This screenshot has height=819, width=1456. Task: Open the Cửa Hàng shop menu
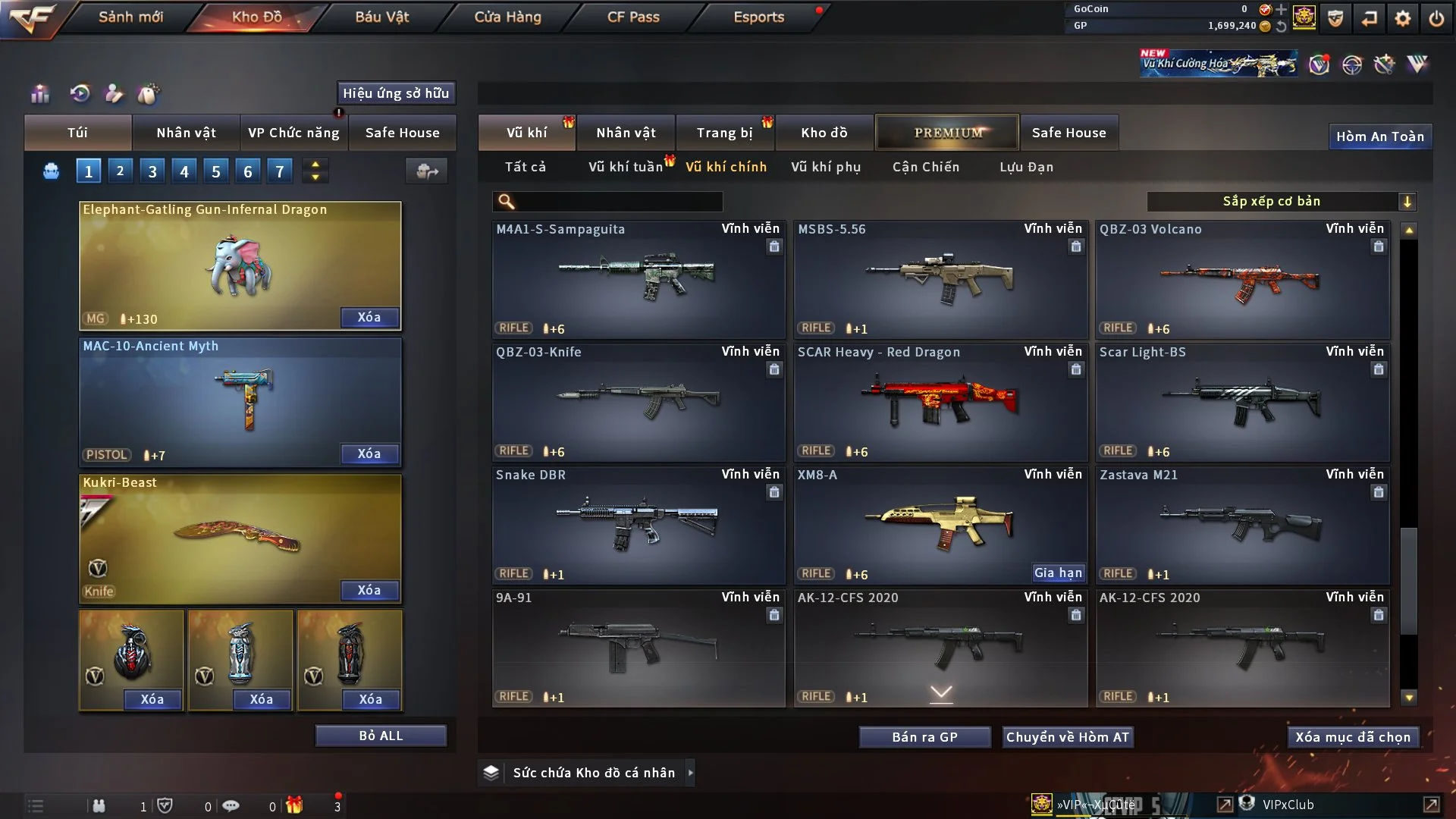point(507,17)
